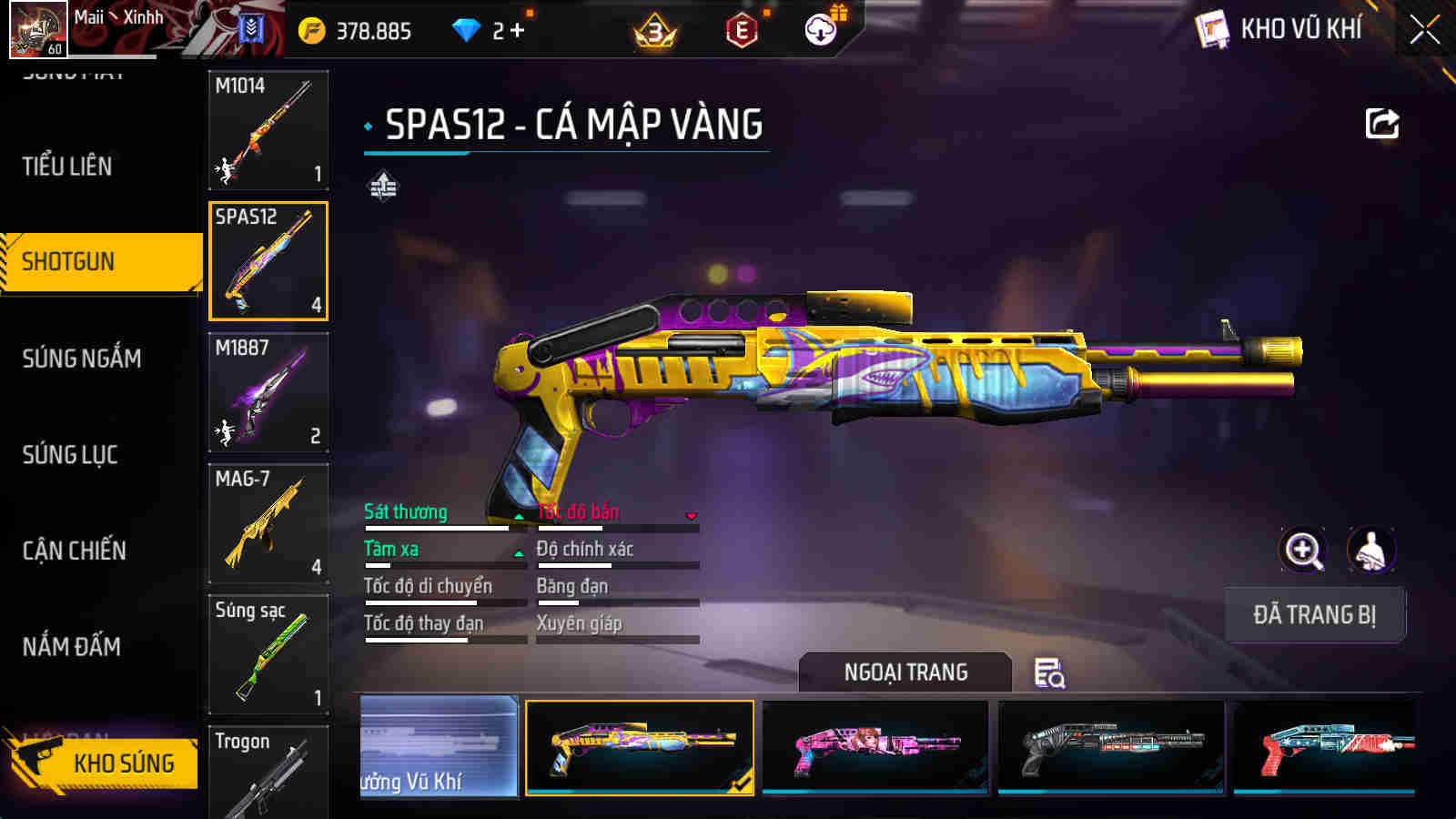Select the Nắm Đấm category

72,647
